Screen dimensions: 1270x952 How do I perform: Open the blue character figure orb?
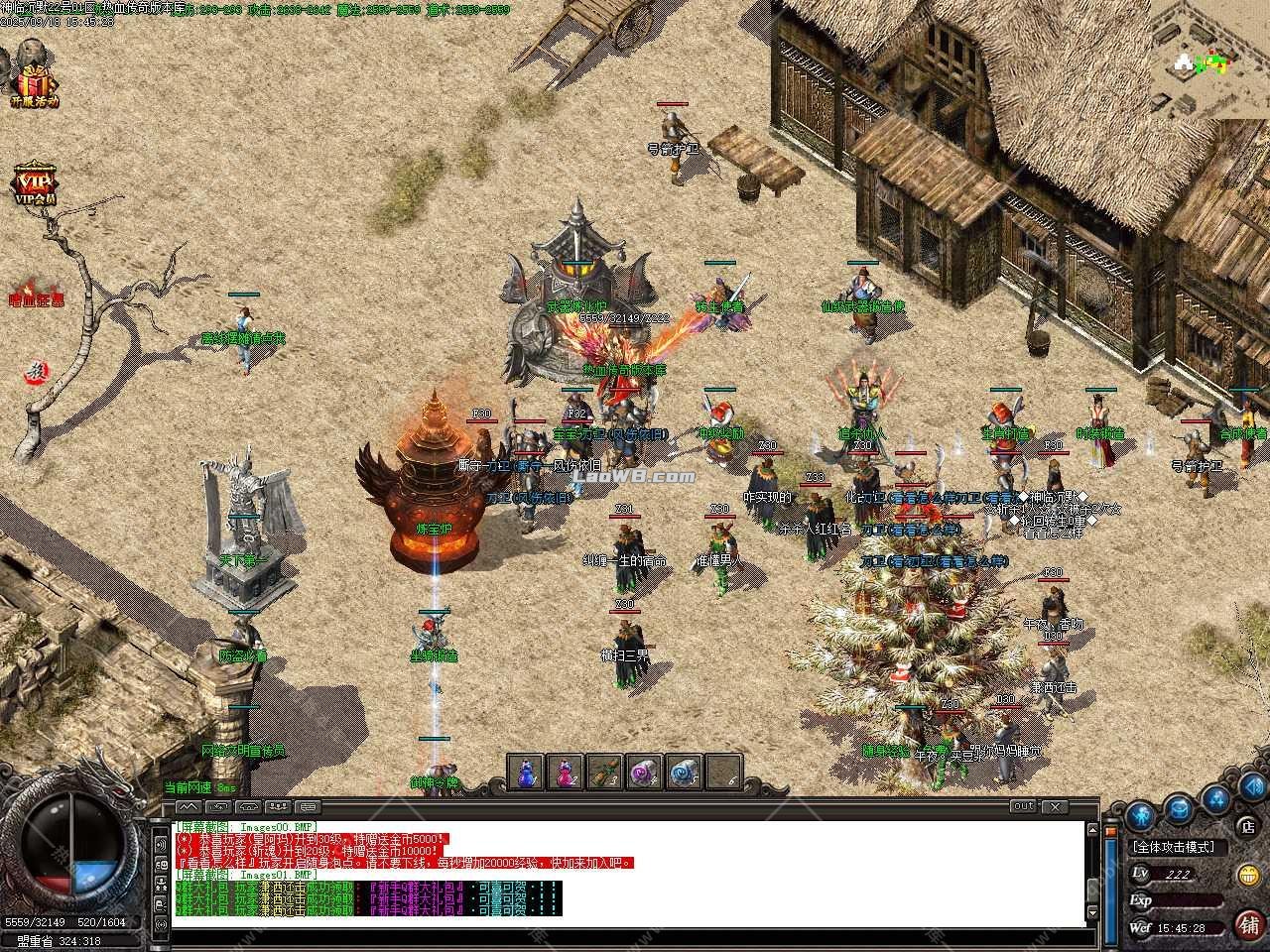tap(1139, 818)
